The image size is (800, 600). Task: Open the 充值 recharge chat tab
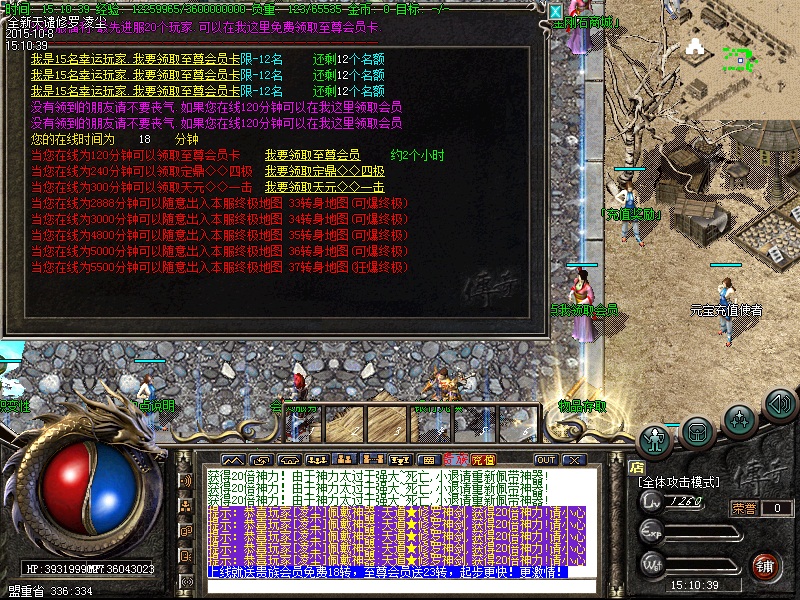pos(483,460)
